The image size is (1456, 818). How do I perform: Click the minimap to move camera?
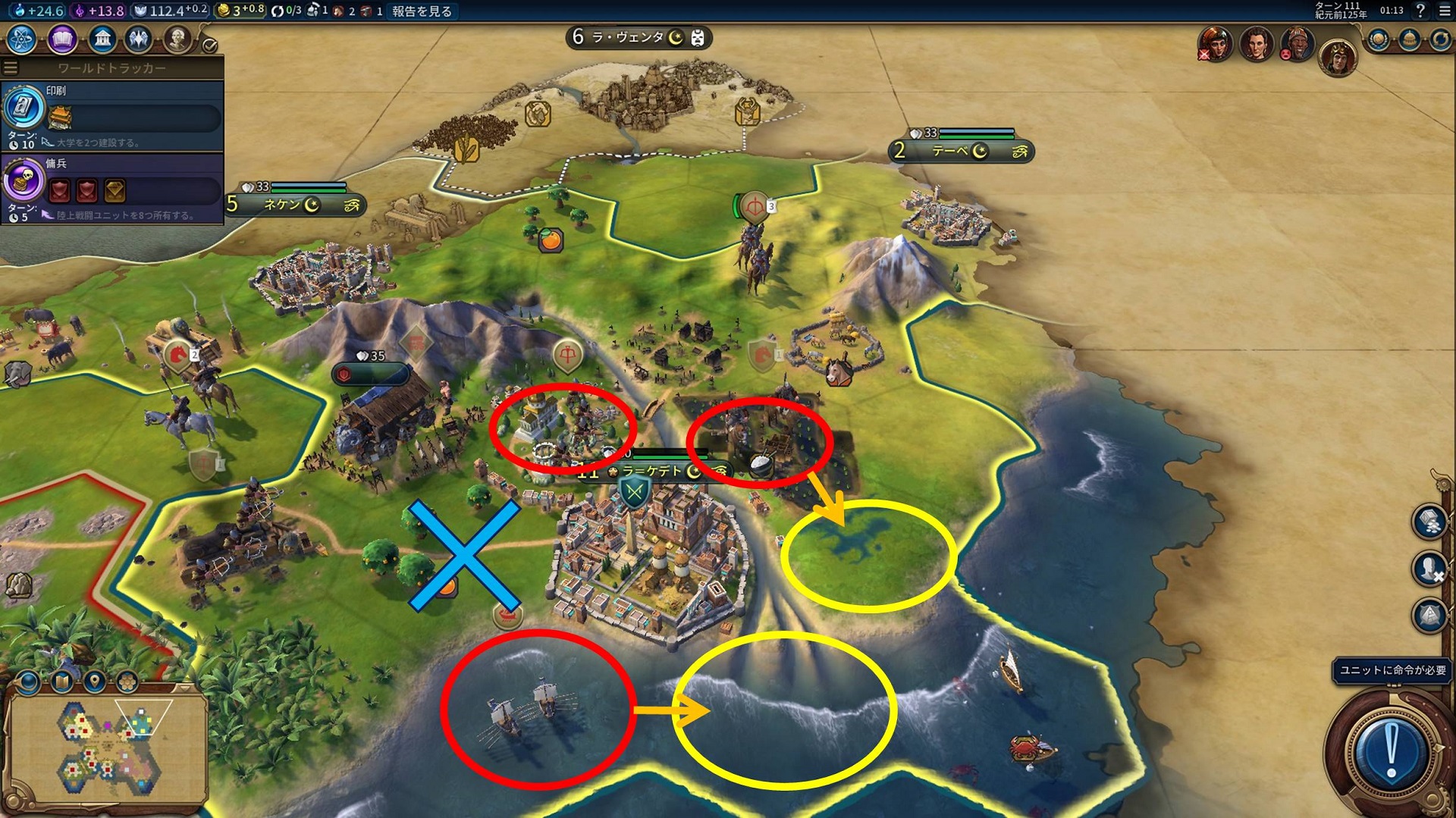pos(106,749)
